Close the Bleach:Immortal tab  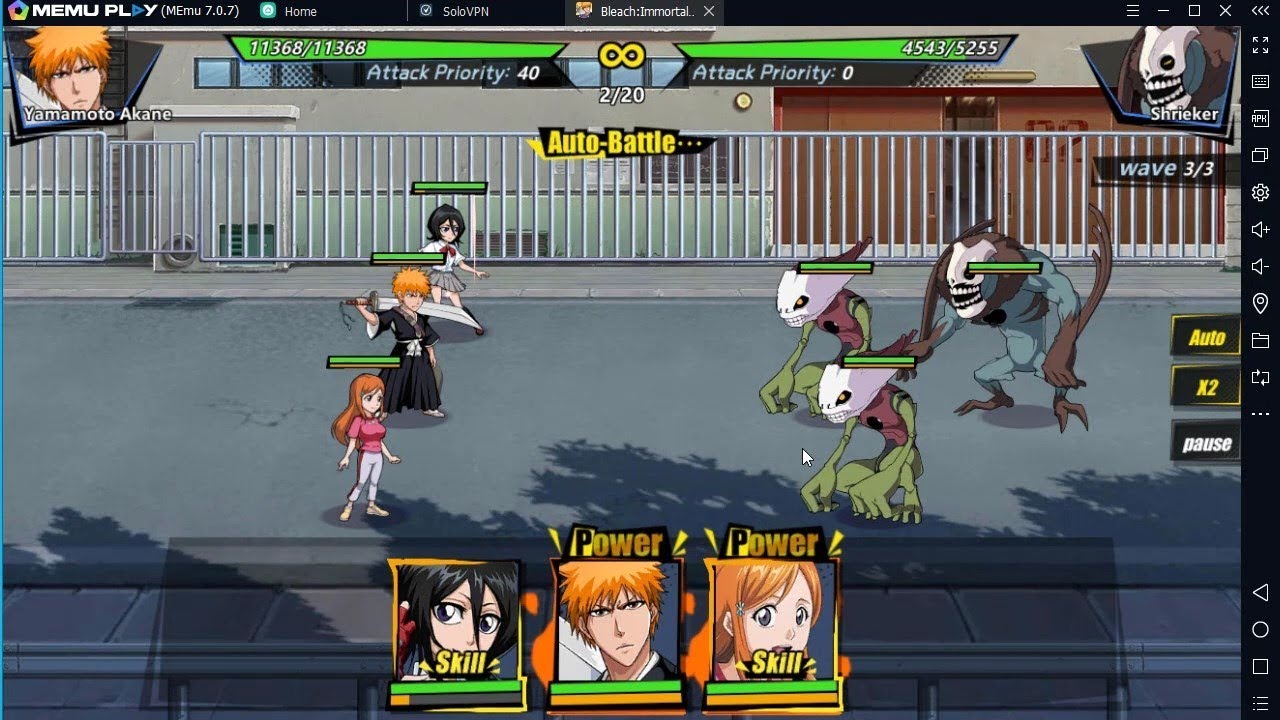tap(709, 11)
